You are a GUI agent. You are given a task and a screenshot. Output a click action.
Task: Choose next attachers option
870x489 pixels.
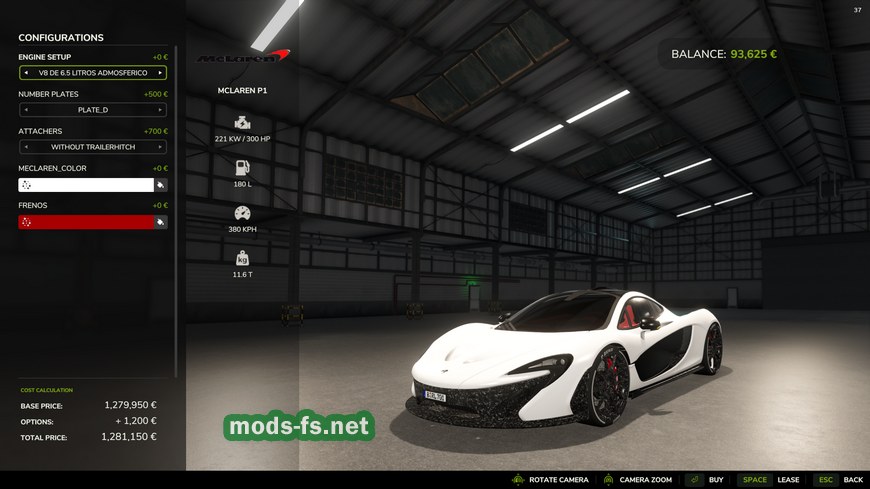pyautogui.click(x=160, y=147)
